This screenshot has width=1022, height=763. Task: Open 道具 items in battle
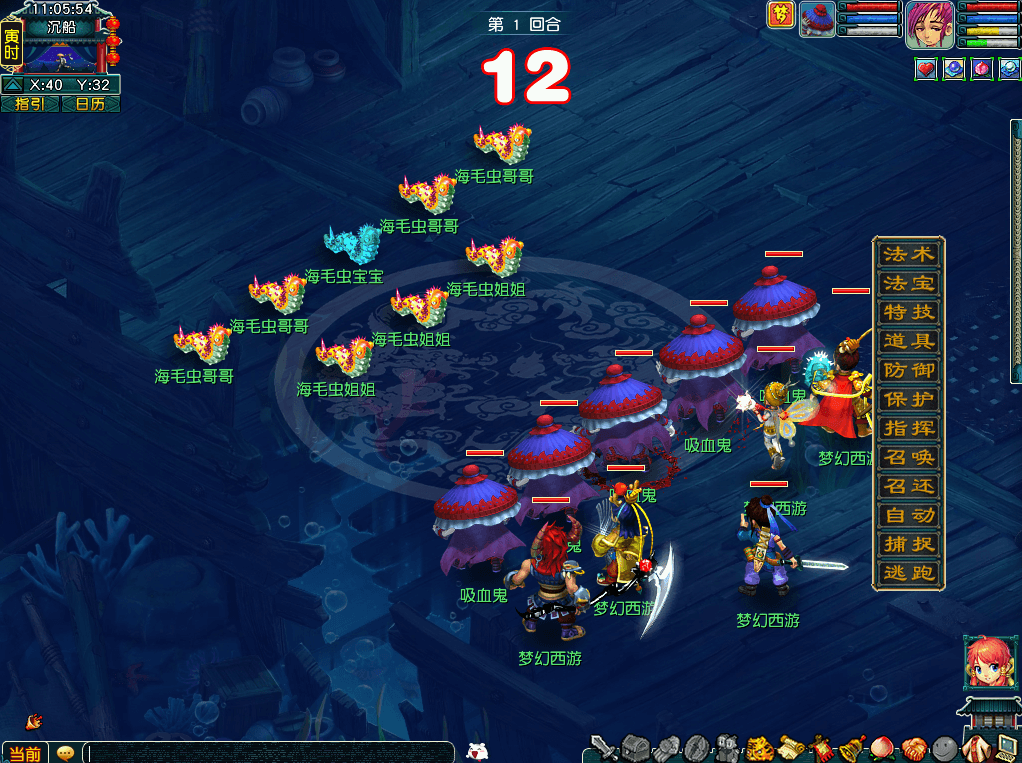point(908,341)
